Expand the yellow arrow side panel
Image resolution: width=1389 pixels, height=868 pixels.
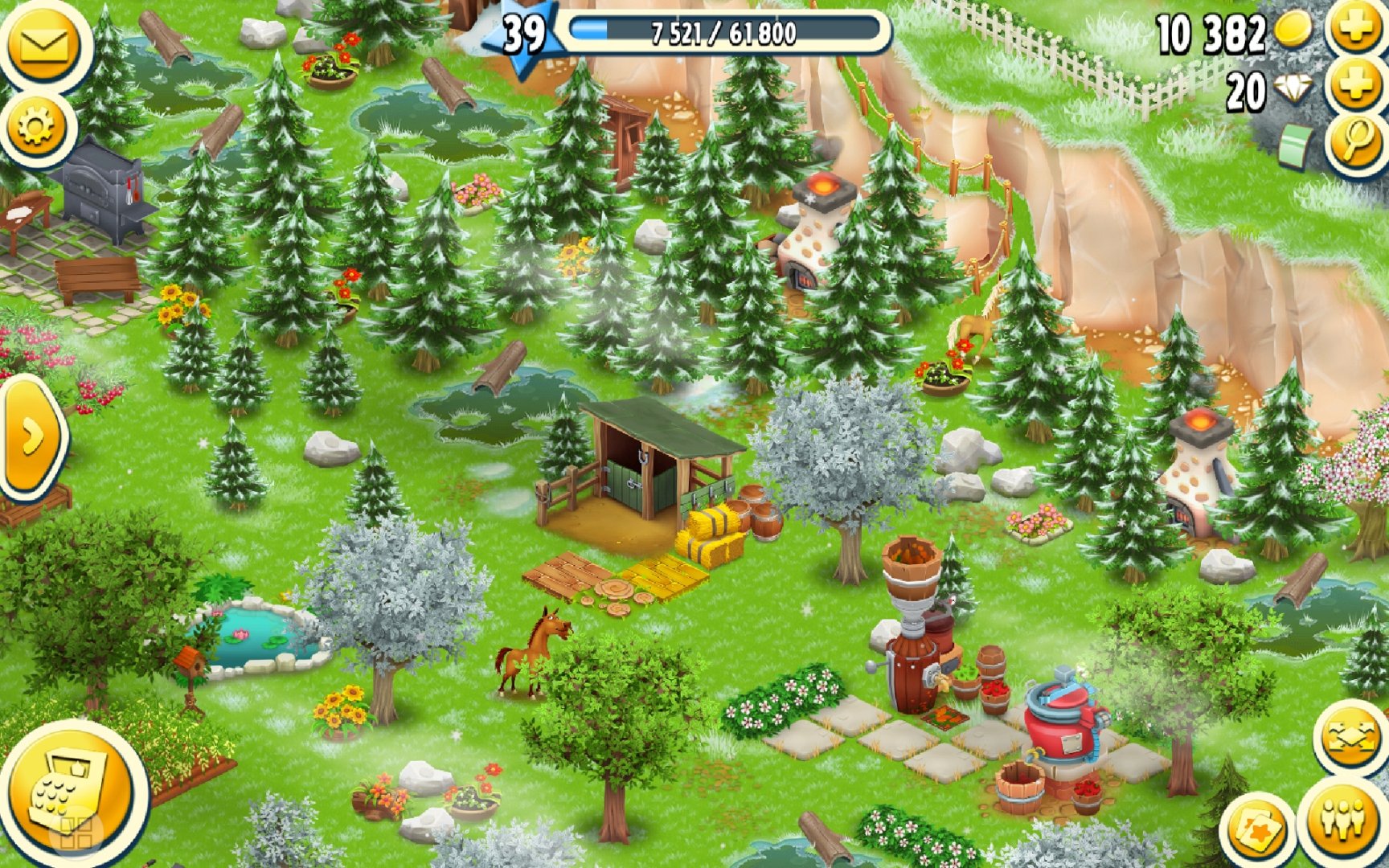(32, 438)
